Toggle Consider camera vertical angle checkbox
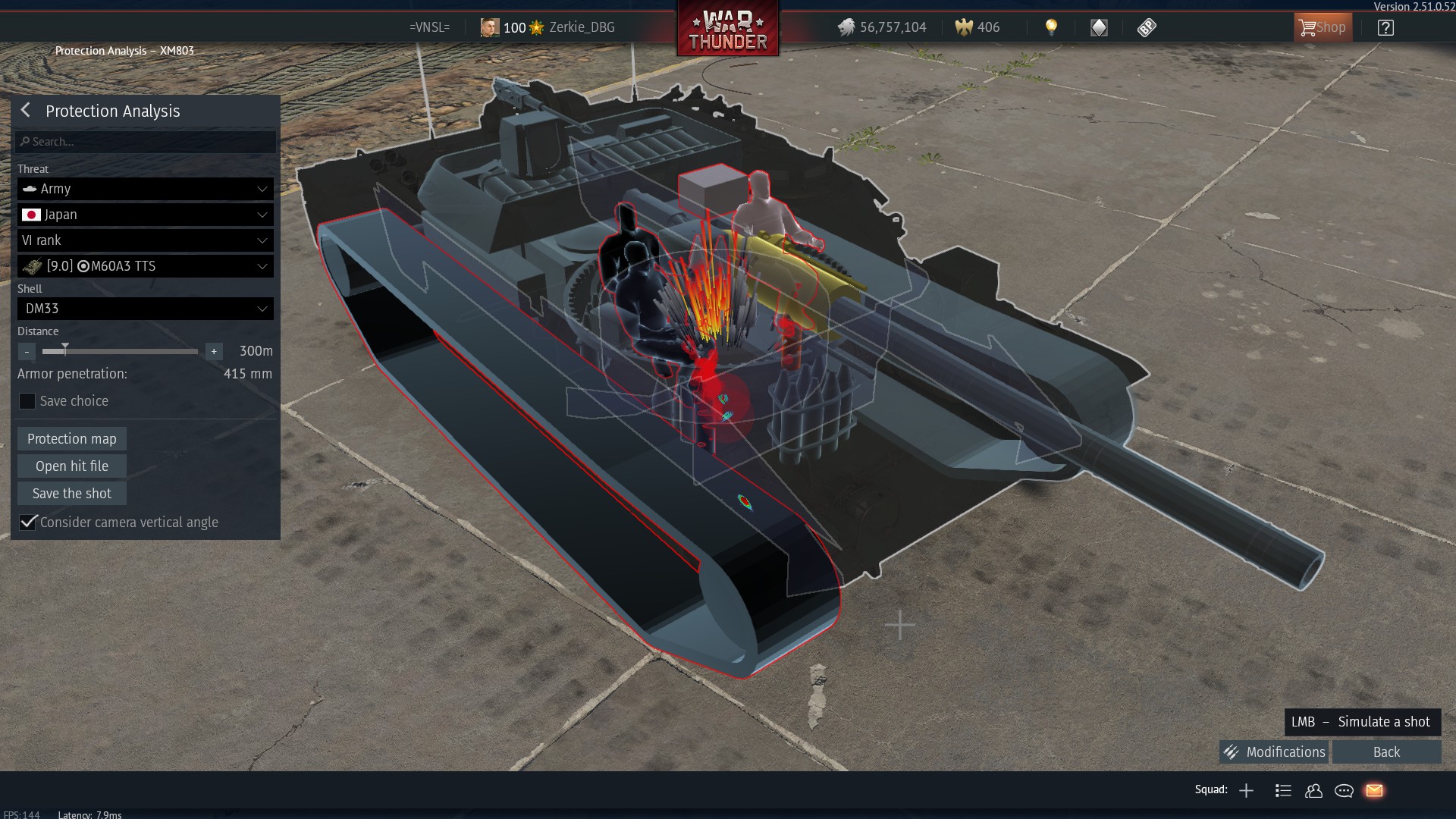Image resolution: width=1456 pixels, height=819 pixels. click(28, 522)
